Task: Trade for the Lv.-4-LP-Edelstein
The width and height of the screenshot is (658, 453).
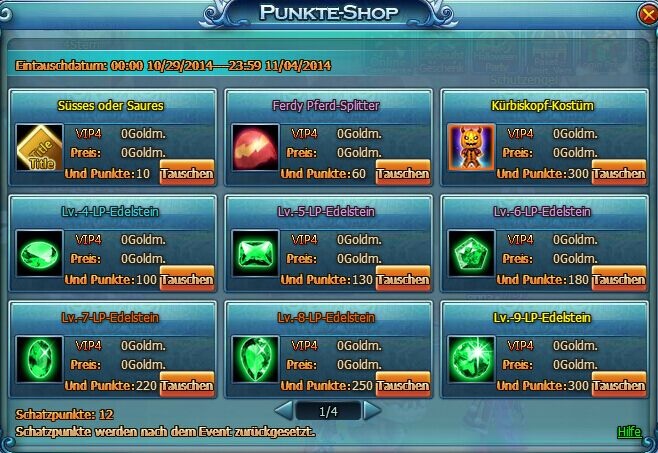Action: 187,279
